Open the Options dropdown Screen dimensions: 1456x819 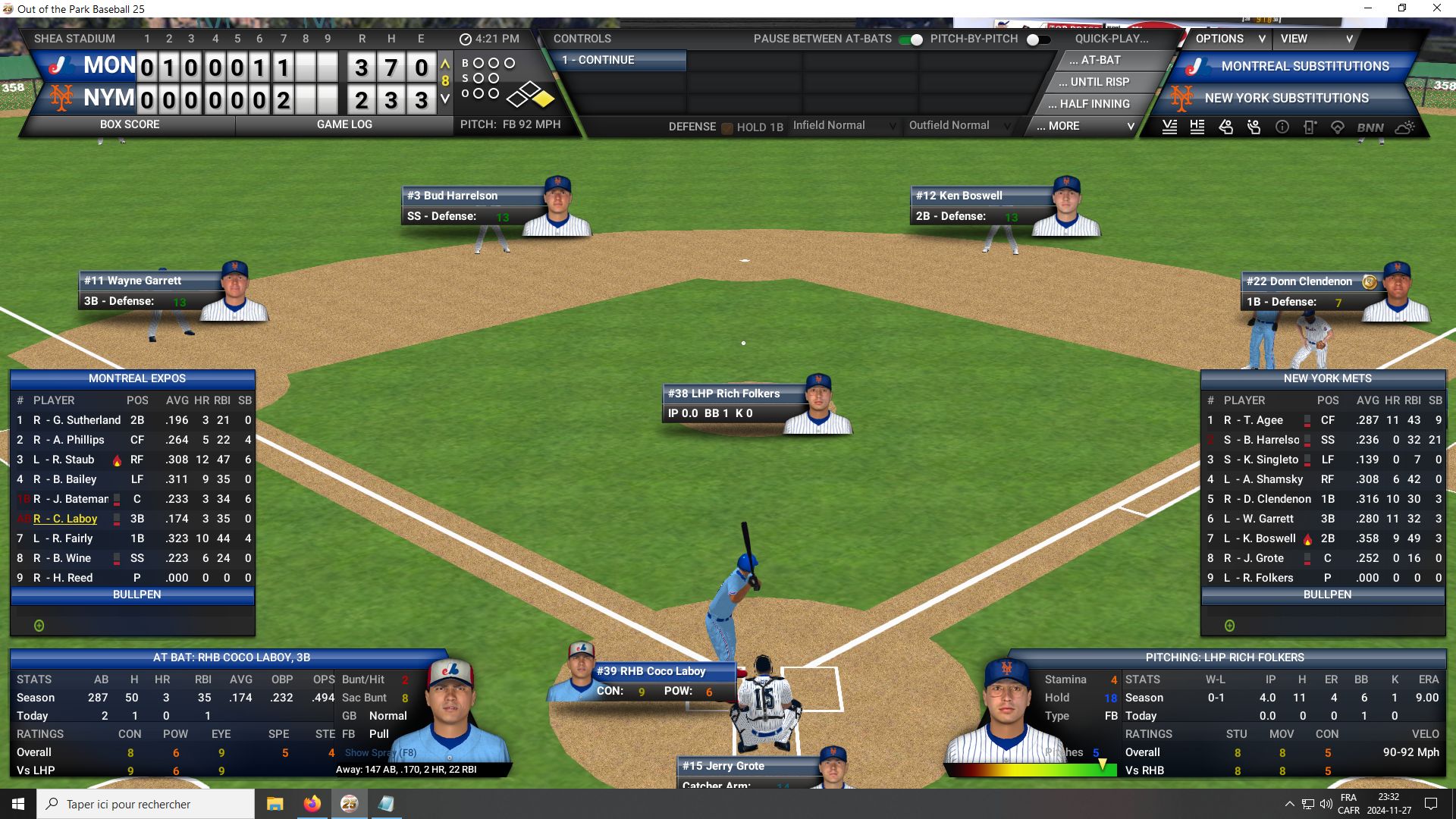(x=1229, y=39)
